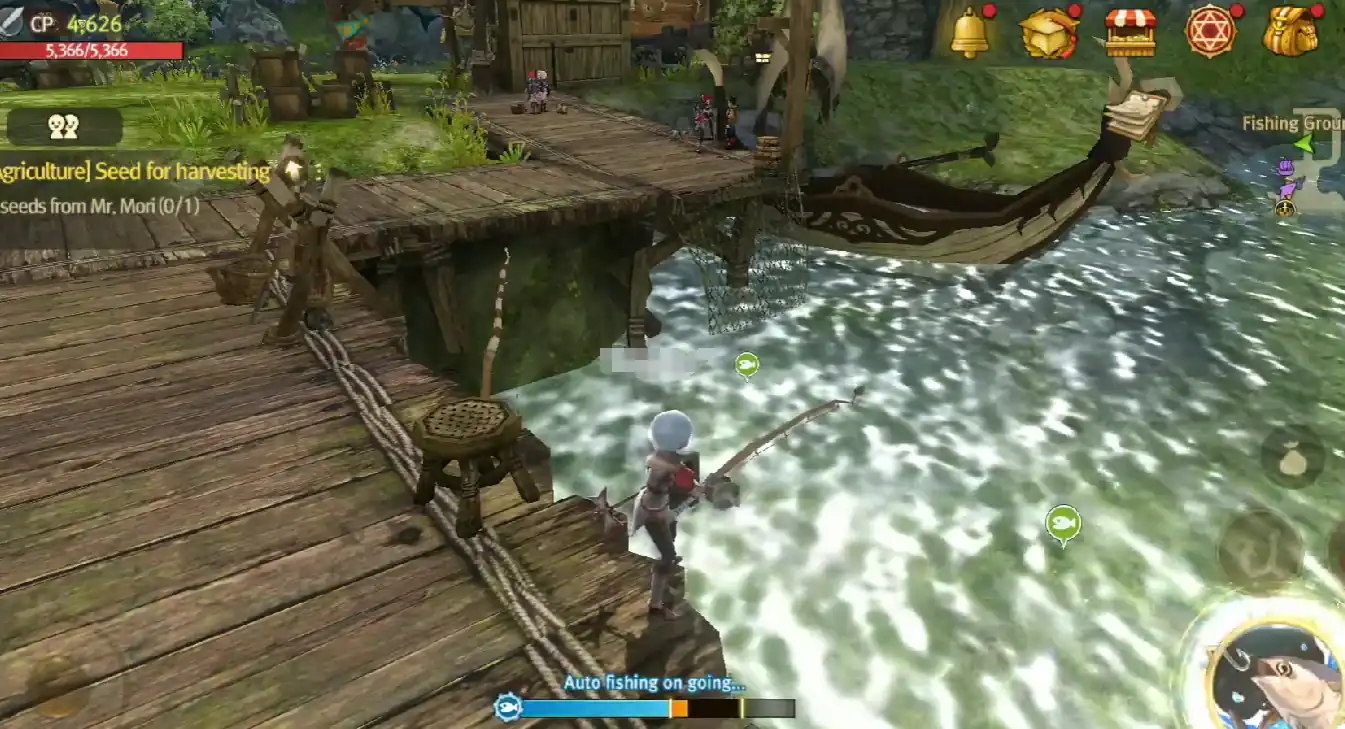Open the party panel with two figures

63,126
